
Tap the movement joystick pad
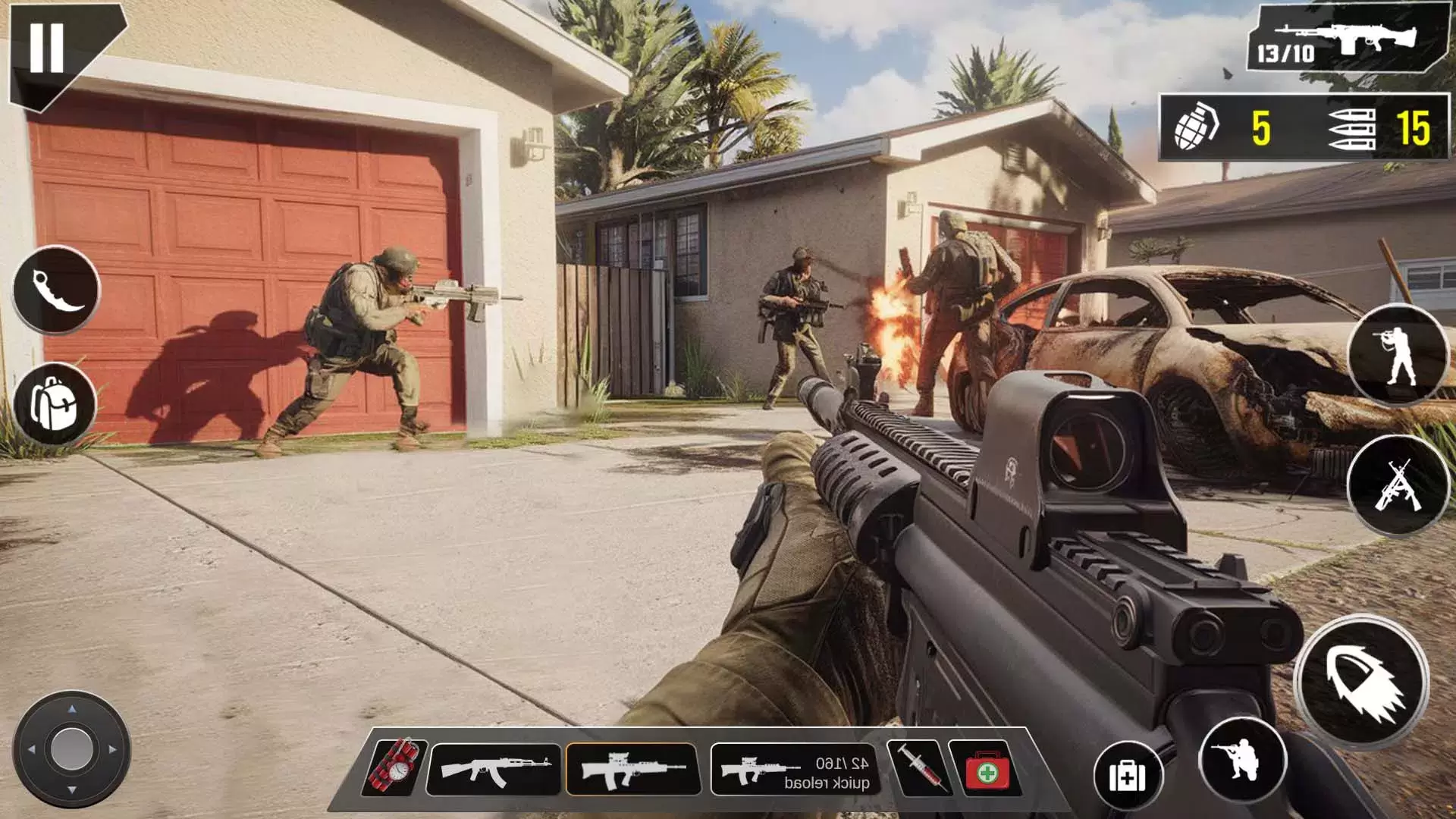tap(71, 749)
